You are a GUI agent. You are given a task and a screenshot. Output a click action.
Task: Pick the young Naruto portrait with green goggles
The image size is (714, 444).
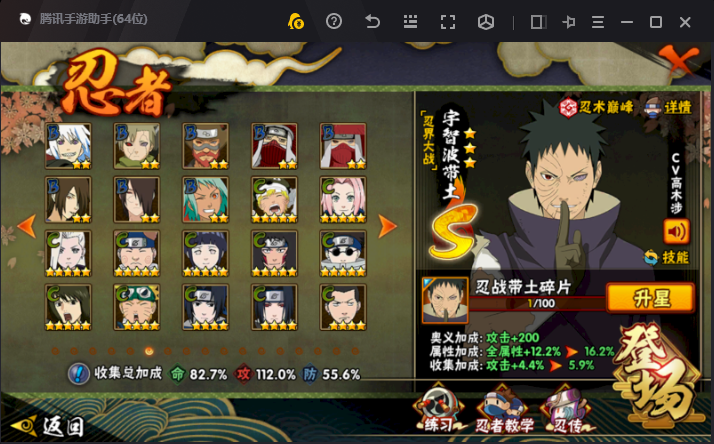[137, 307]
